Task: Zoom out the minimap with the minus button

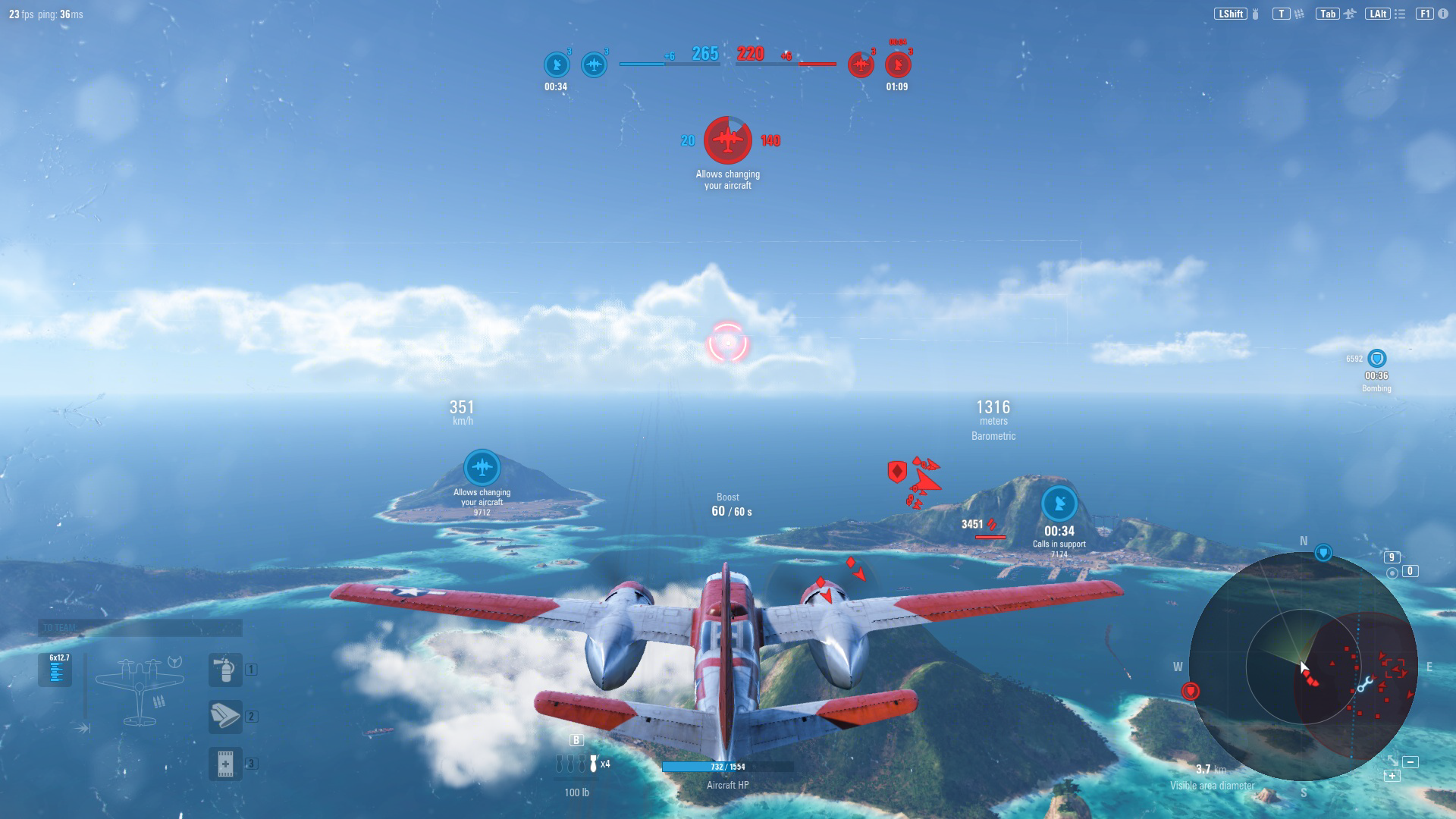Action: [x=1410, y=762]
